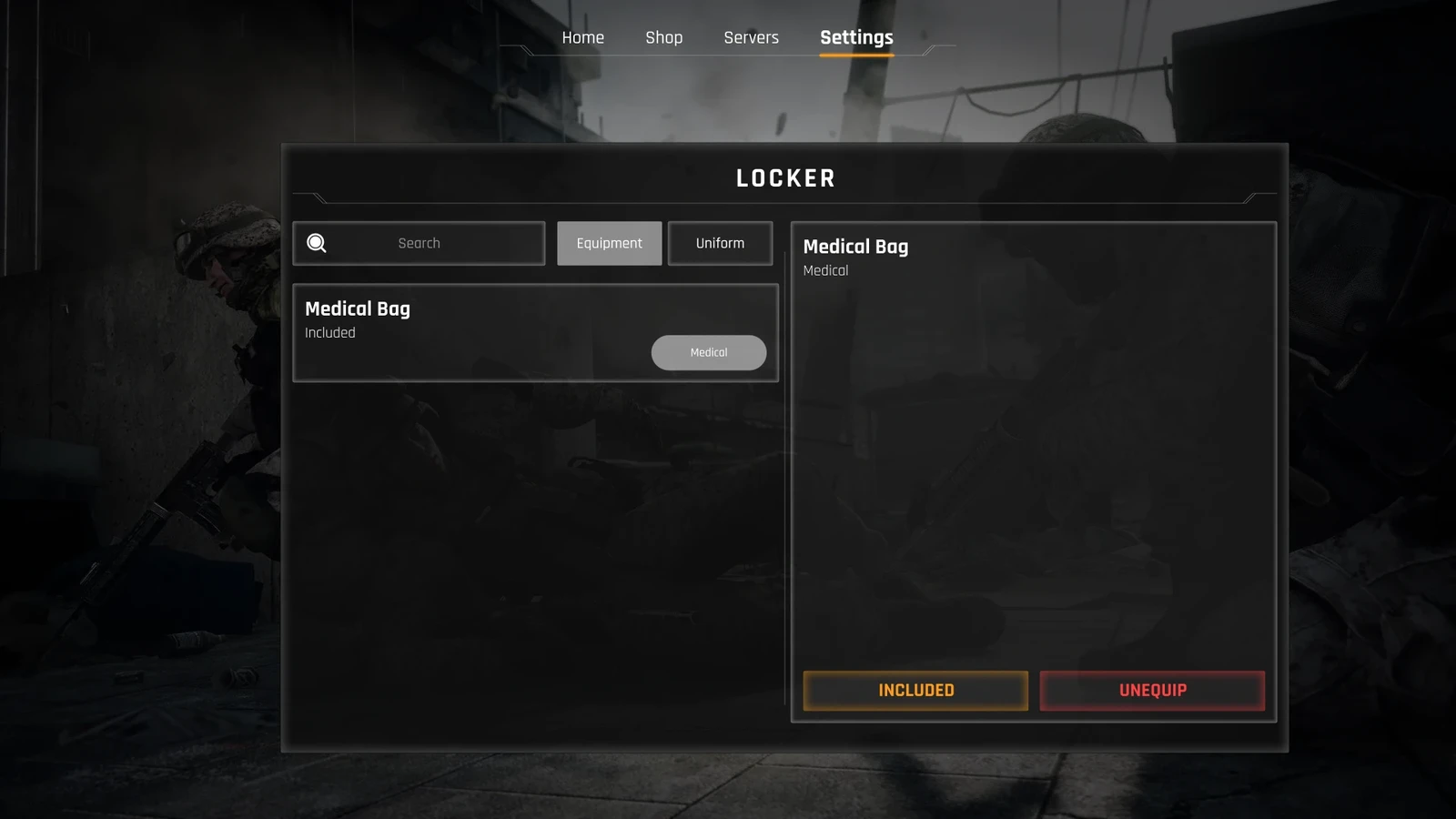The height and width of the screenshot is (819, 1456).
Task: Switch to the Uniform category
Action: tap(720, 243)
